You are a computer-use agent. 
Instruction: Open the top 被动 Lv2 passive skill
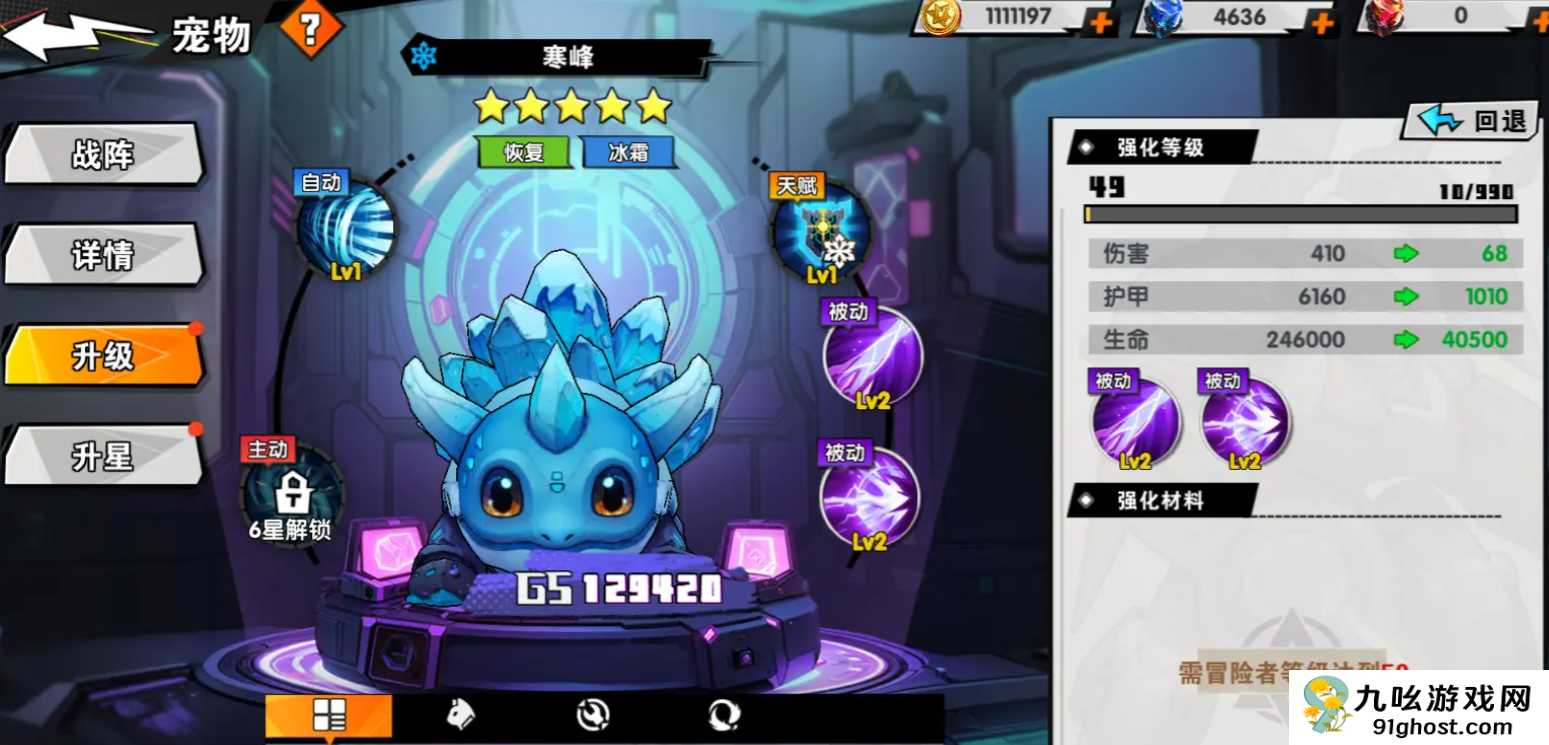point(875,360)
